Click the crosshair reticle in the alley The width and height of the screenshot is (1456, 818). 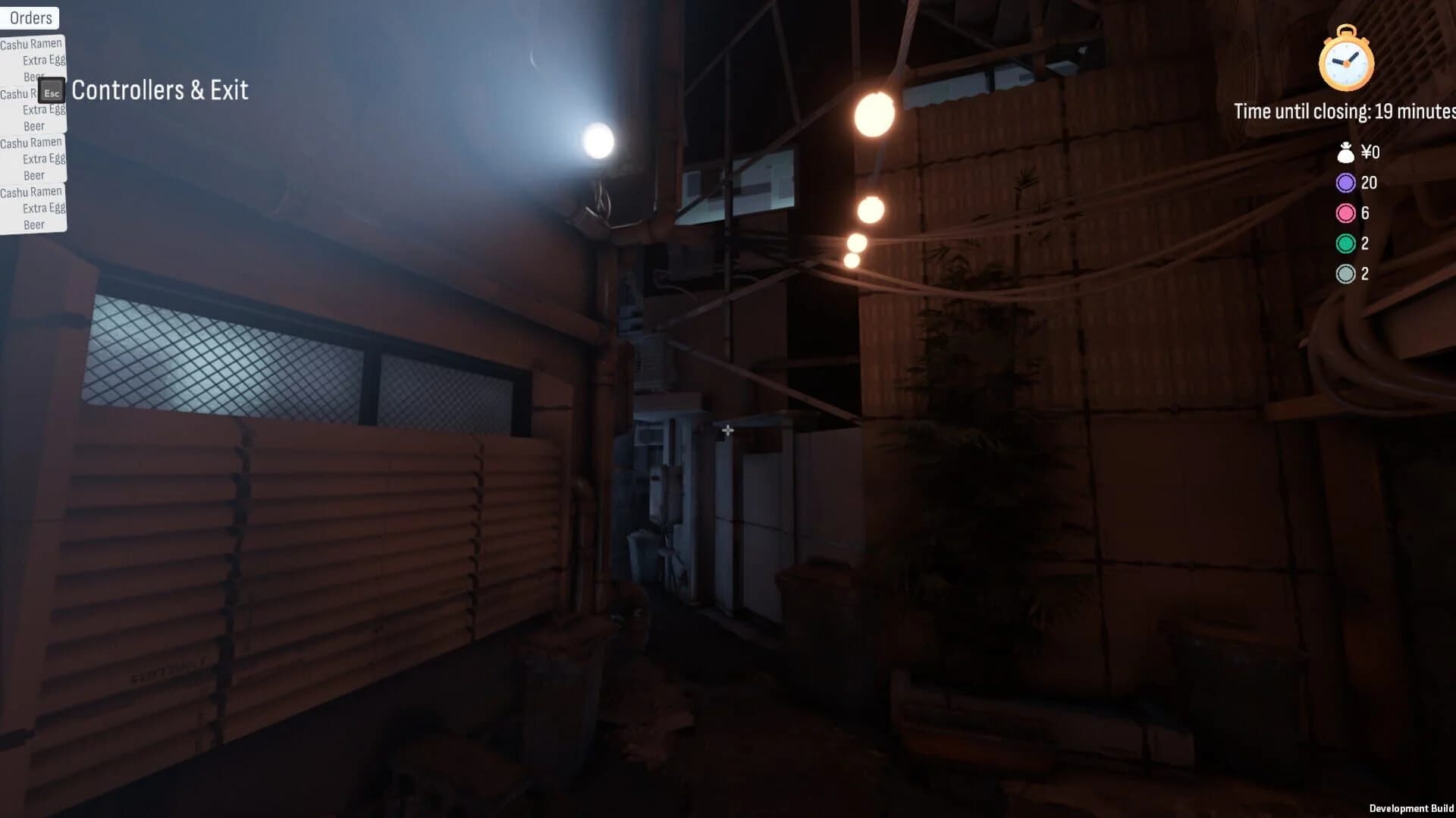pos(727,430)
